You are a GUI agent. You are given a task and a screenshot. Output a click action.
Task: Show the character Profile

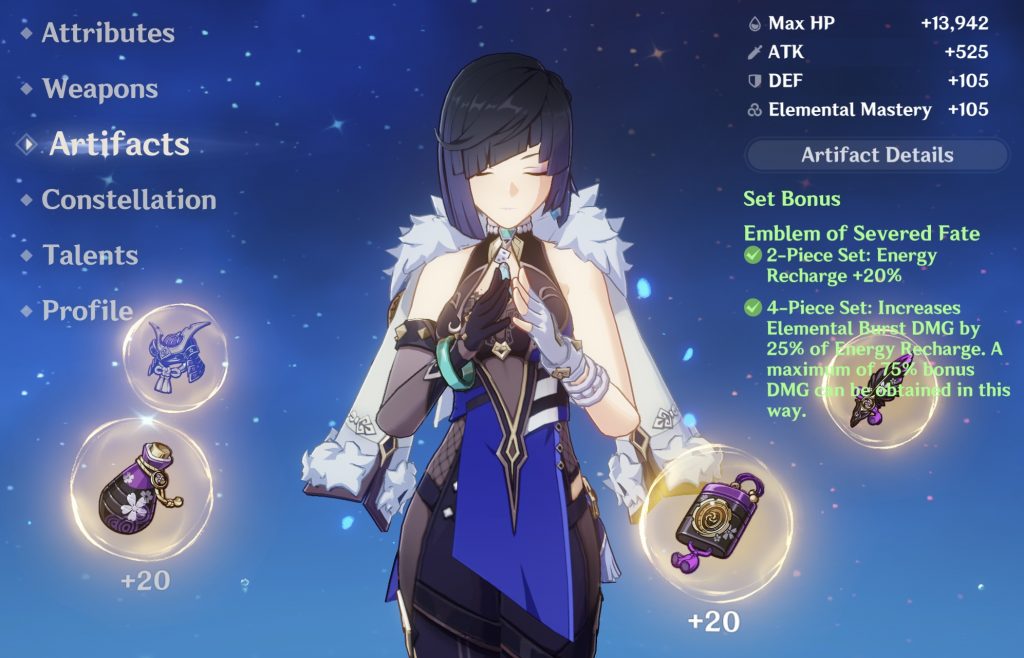86,311
